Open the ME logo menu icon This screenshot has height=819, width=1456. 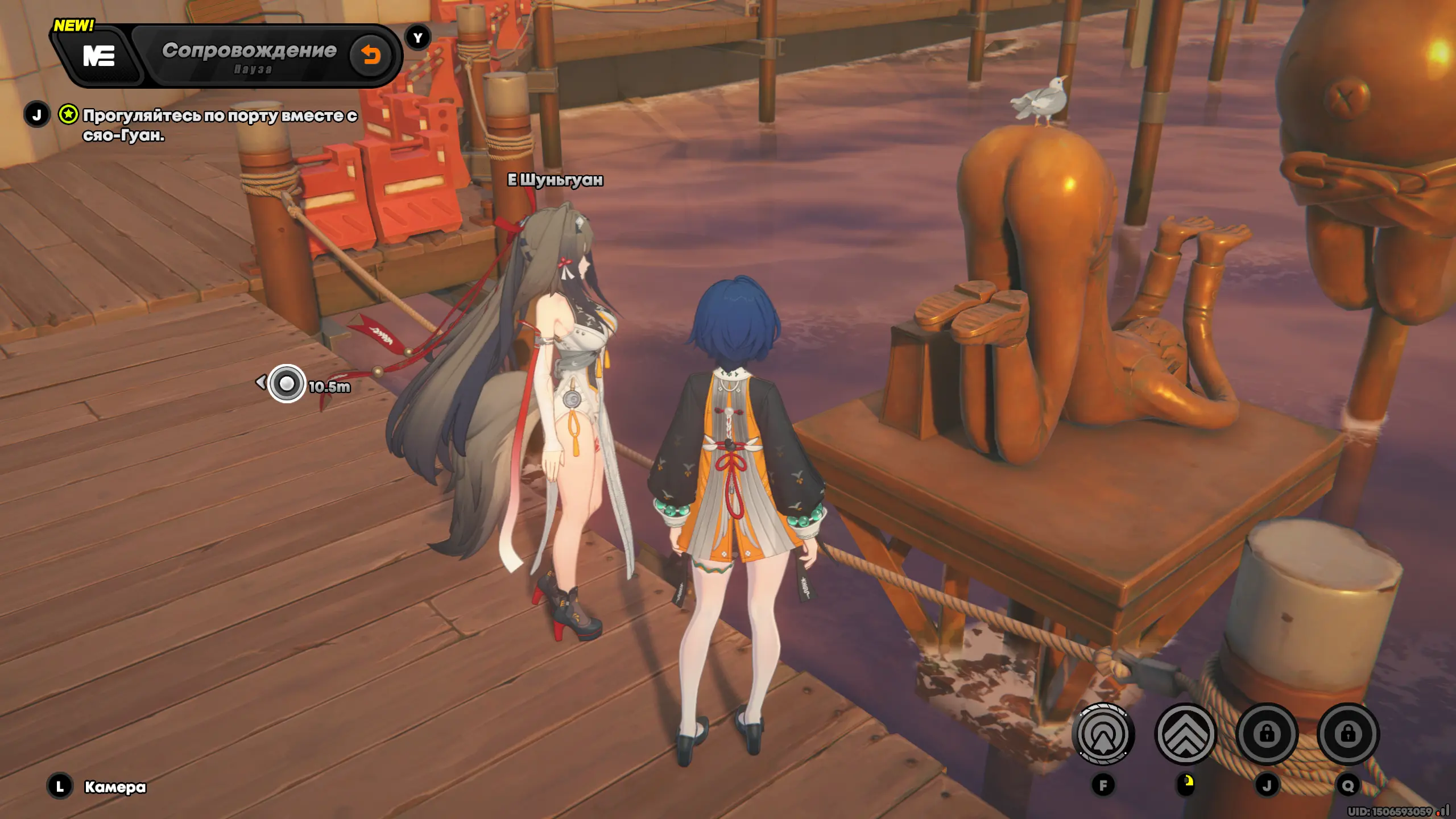point(99,56)
